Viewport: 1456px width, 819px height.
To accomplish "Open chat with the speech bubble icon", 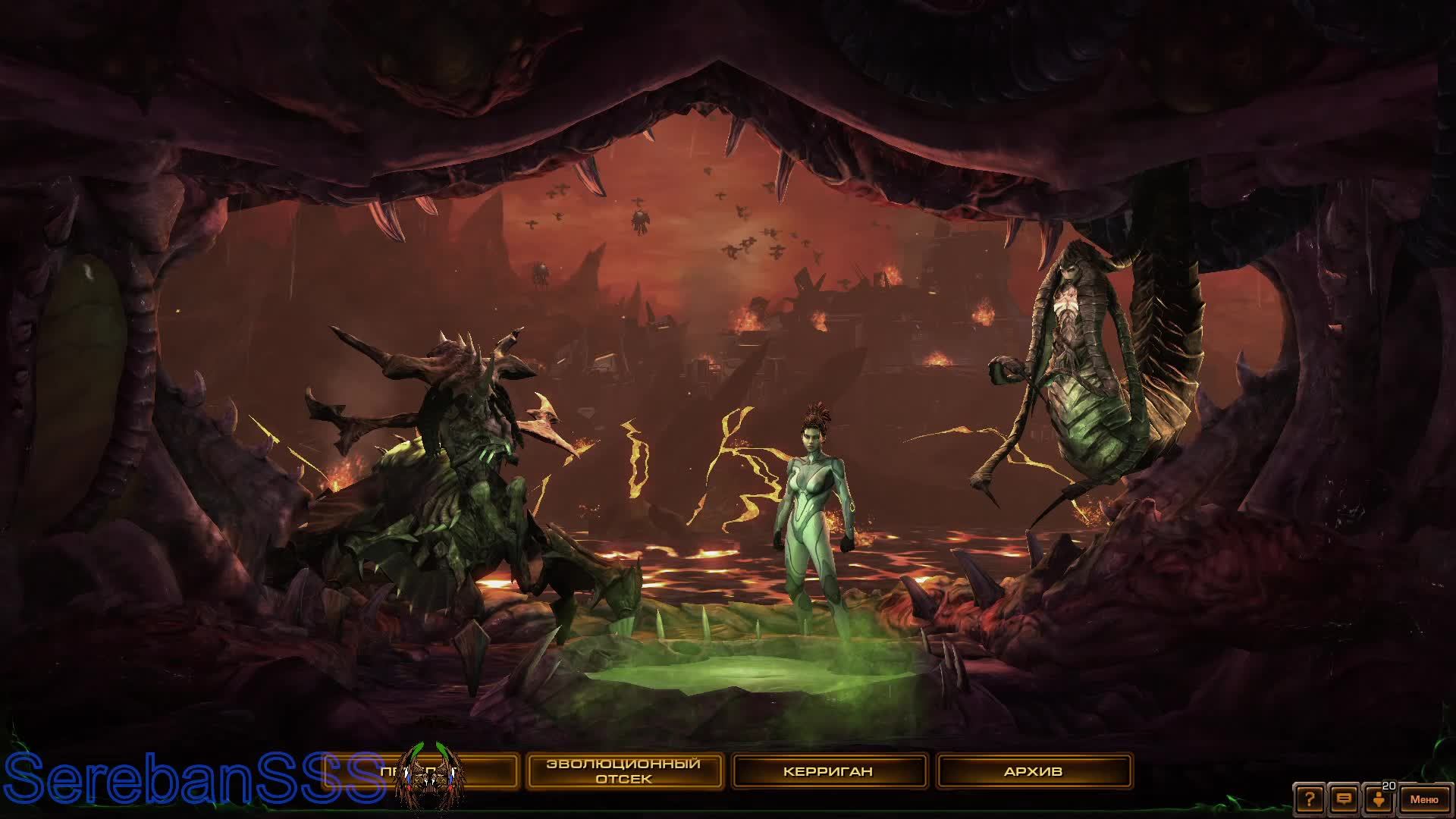I will (x=1343, y=798).
